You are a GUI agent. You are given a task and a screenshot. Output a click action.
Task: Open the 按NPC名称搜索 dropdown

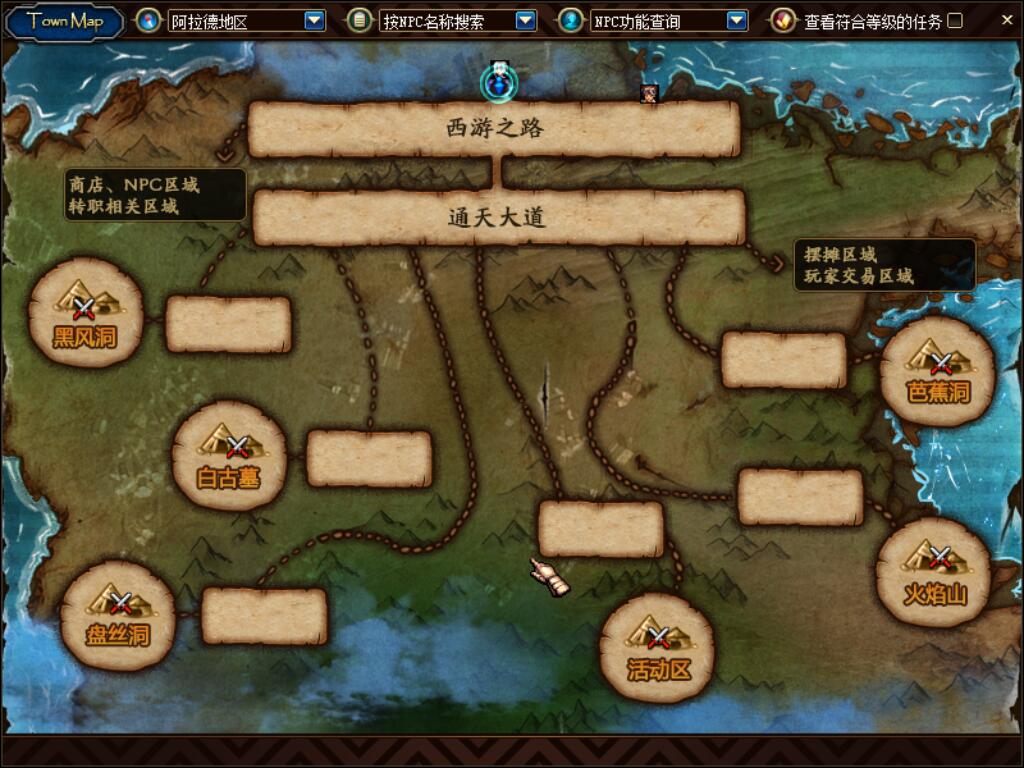tap(525, 20)
